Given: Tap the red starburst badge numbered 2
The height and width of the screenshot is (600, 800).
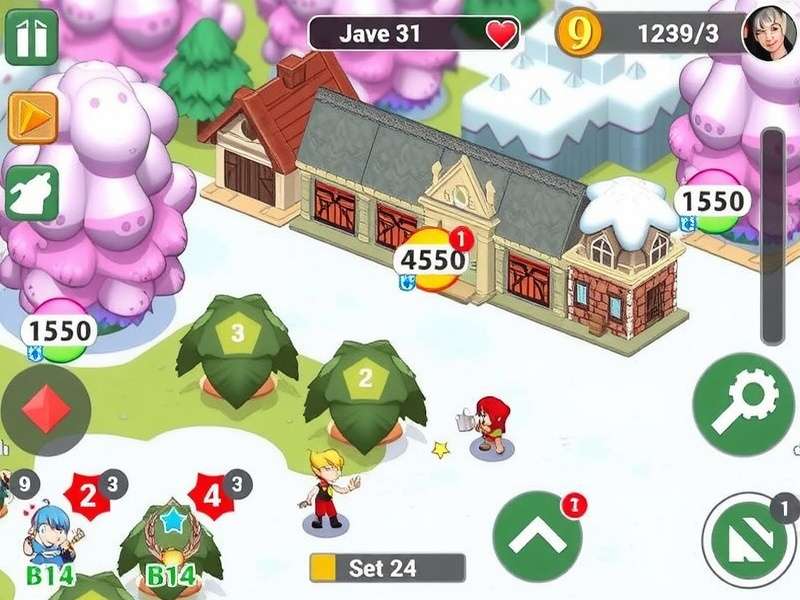Looking at the screenshot, I should tap(88, 493).
